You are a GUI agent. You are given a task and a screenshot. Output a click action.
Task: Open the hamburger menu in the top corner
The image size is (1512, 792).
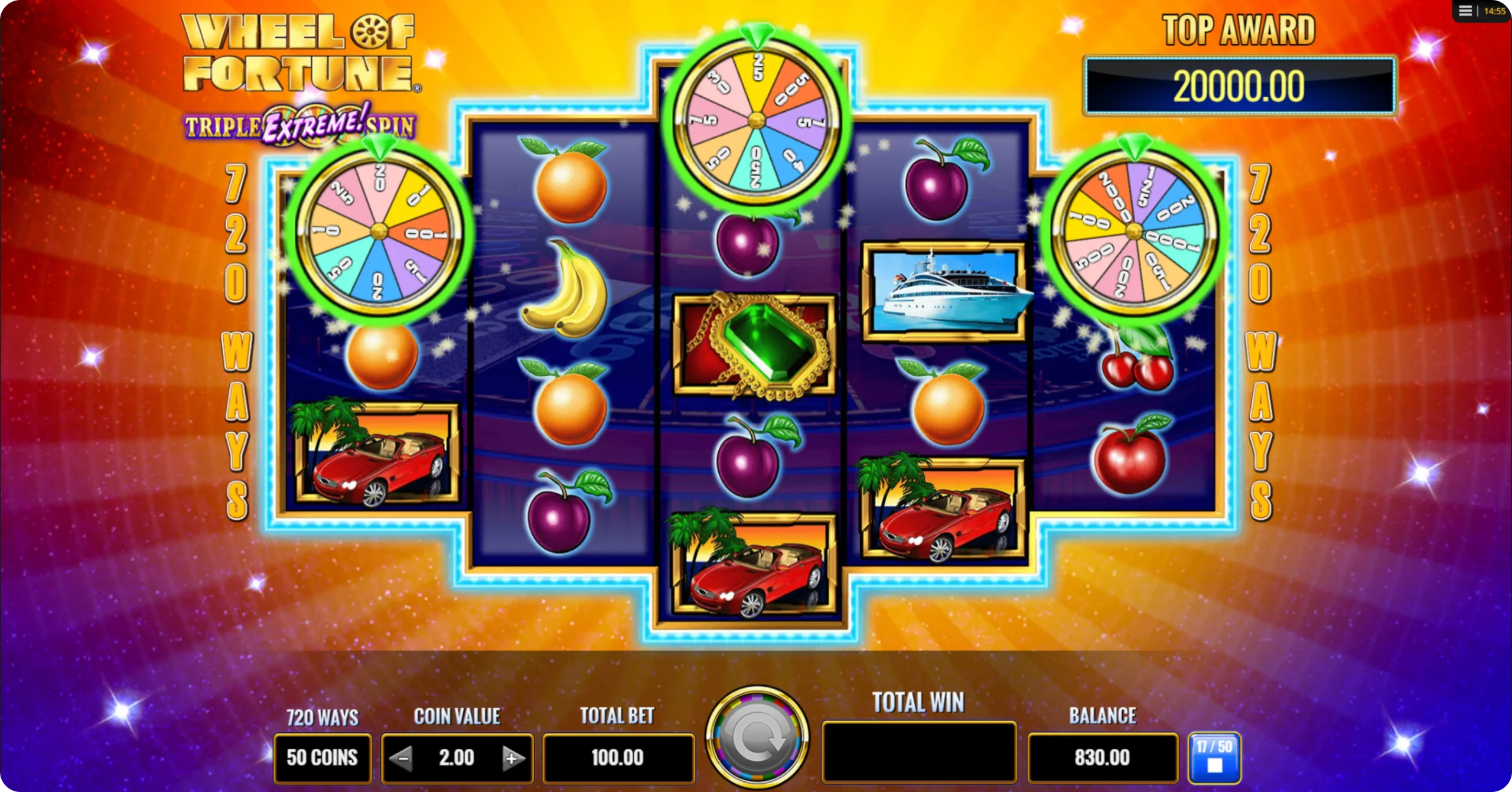coord(1465,11)
